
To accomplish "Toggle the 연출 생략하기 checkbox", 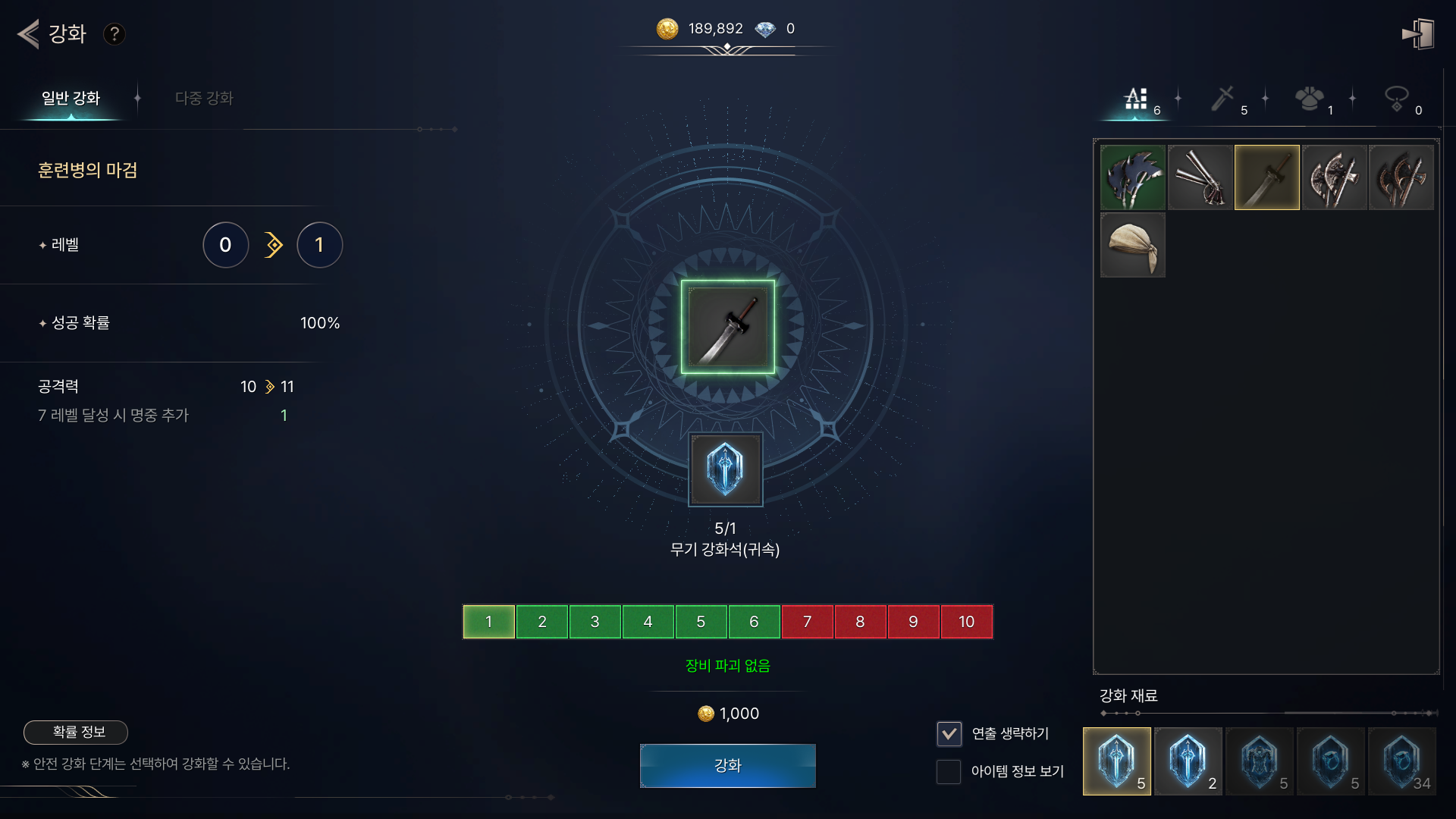I will click(949, 733).
